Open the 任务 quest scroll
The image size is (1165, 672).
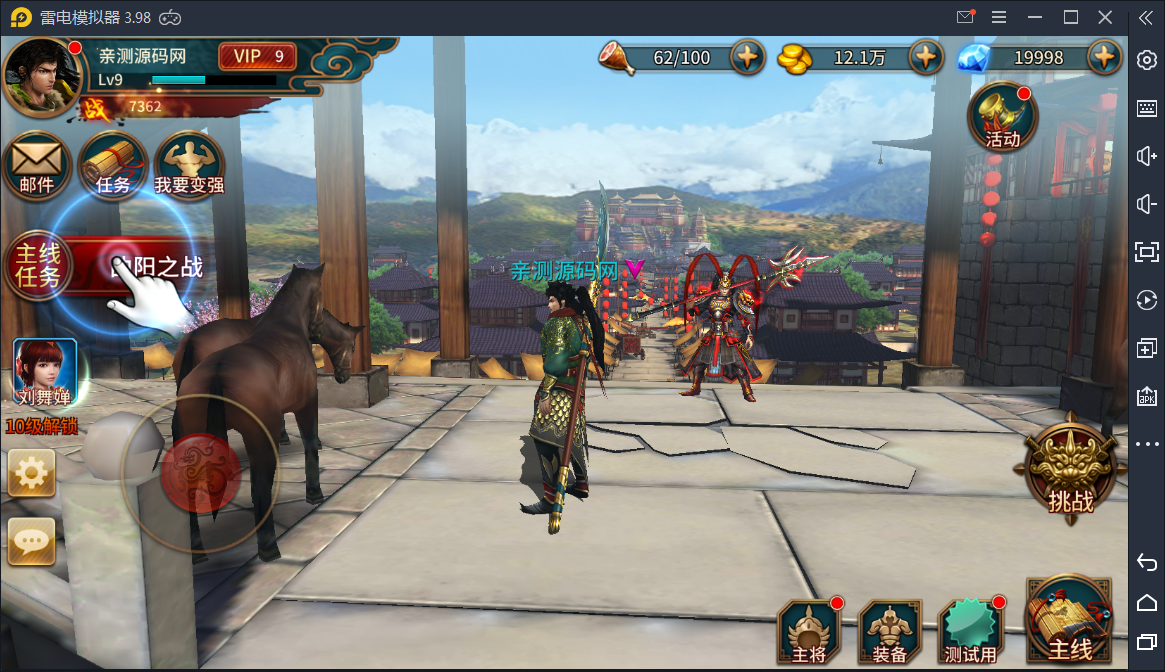coord(113,165)
